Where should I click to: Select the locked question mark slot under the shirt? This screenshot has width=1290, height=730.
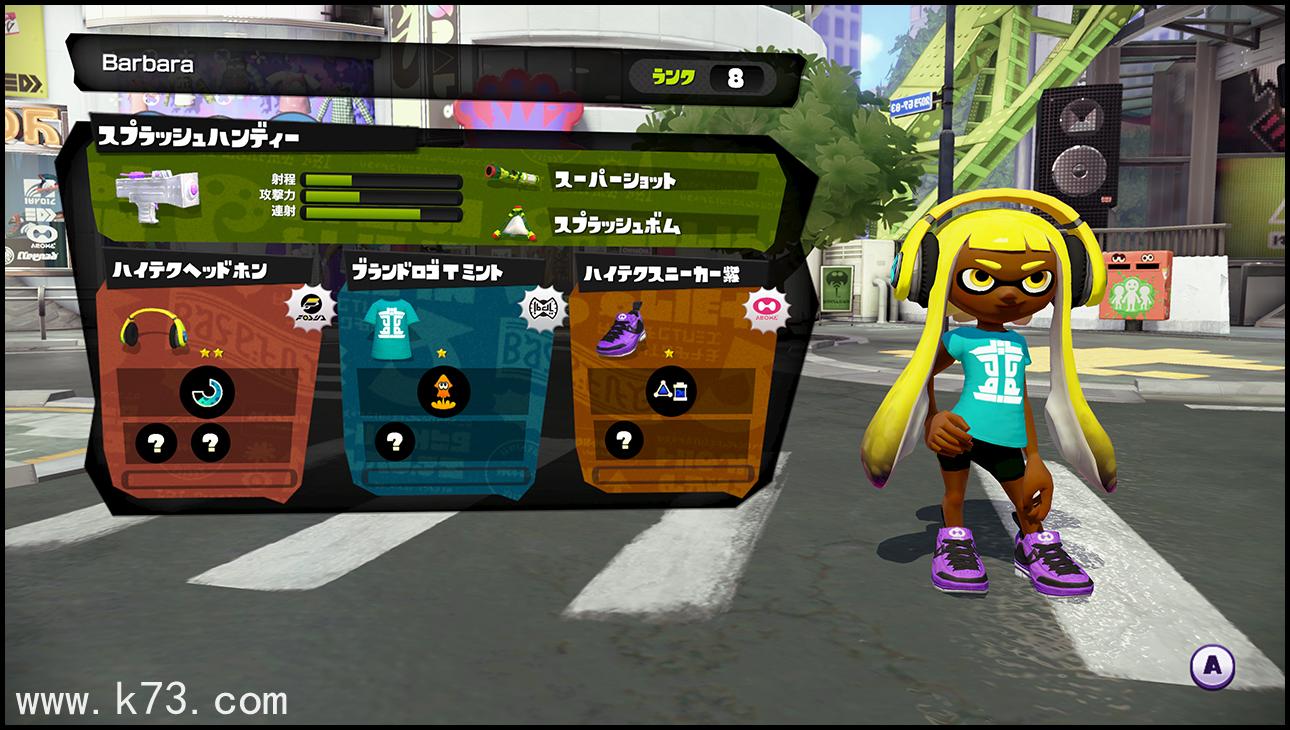[395, 440]
